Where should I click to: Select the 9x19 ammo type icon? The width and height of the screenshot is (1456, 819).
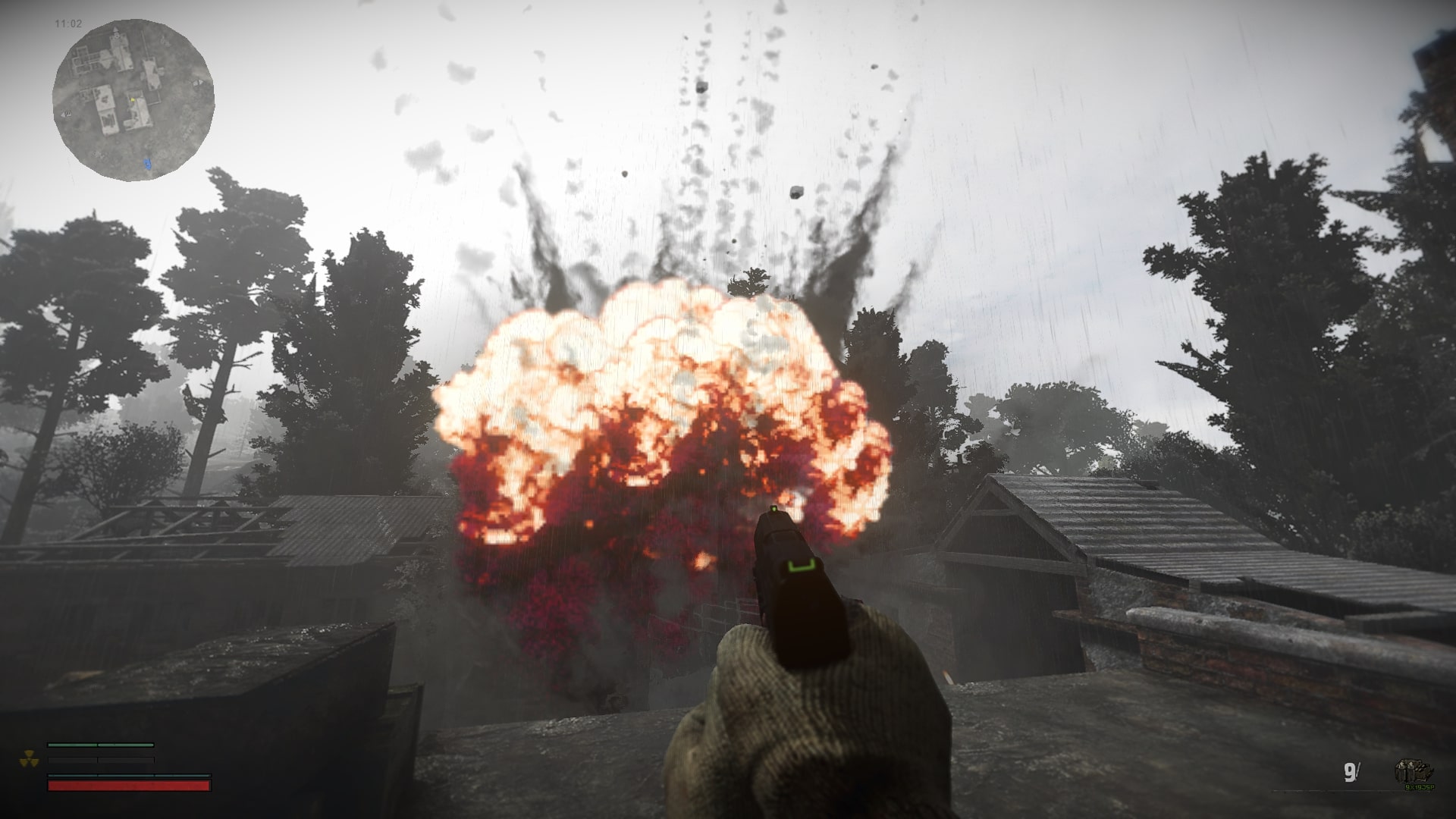(x=1415, y=773)
